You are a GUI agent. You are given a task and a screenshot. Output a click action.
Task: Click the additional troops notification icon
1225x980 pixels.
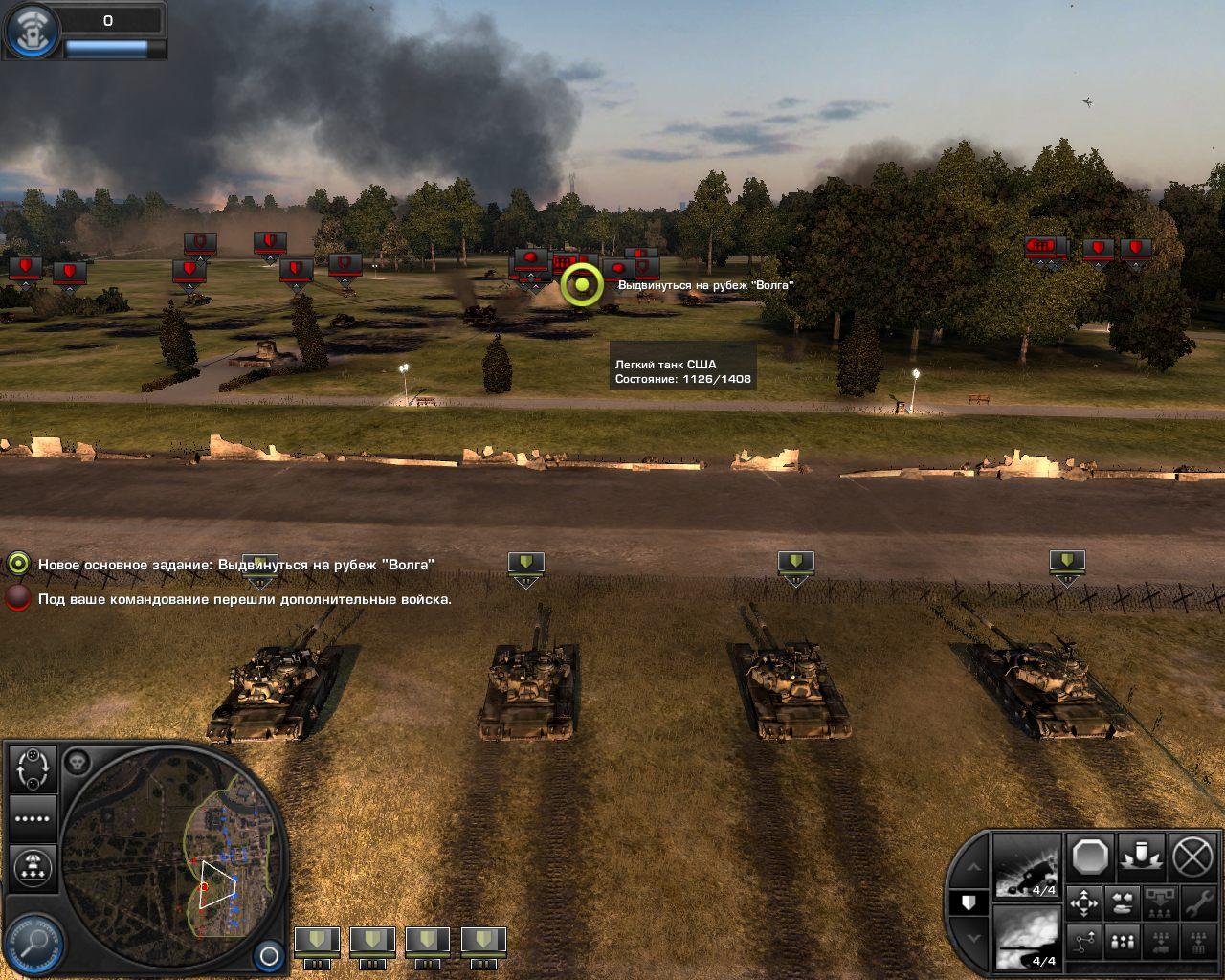(x=18, y=599)
